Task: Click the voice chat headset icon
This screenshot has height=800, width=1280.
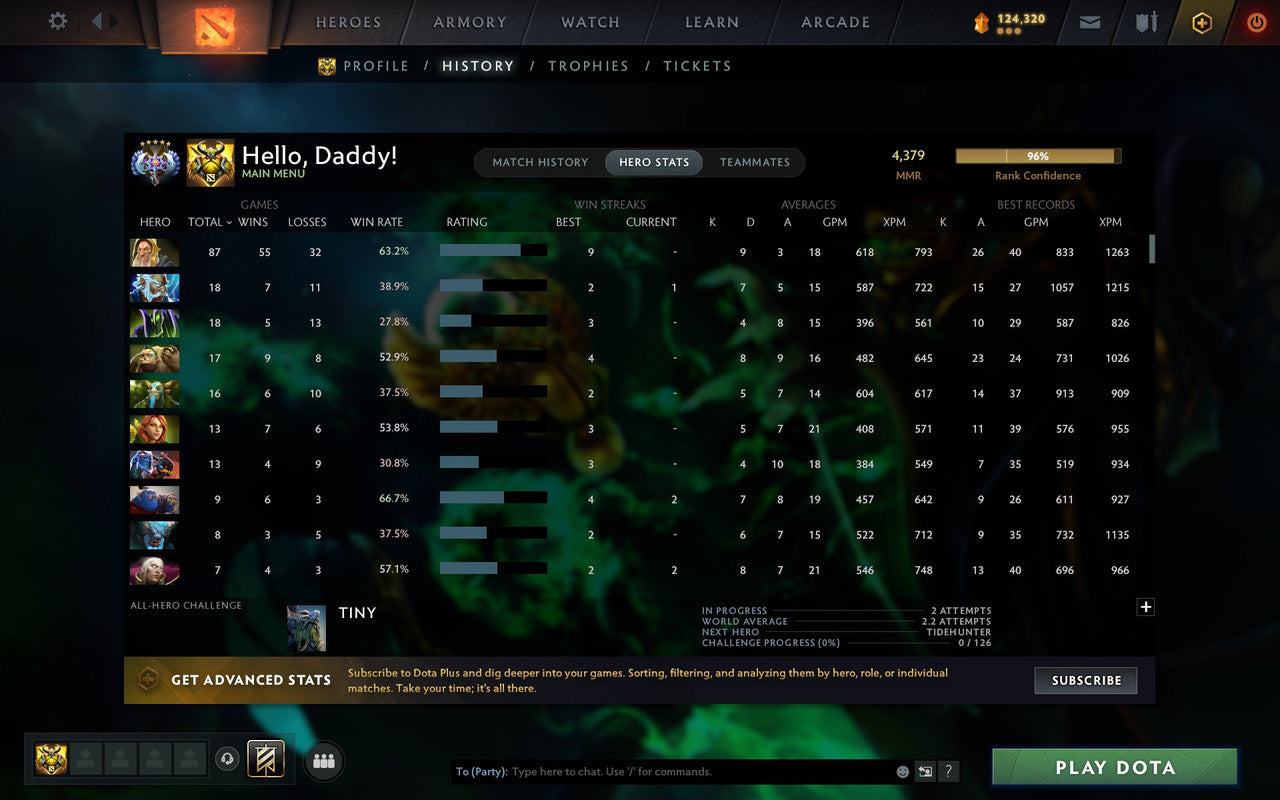Action: [x=227, y=760]
